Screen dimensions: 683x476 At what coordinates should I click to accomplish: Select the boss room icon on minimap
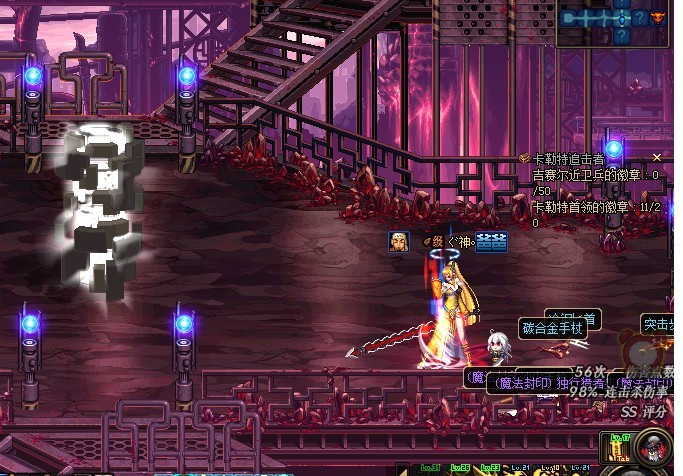pyautogui.click(x=657, y=17)
